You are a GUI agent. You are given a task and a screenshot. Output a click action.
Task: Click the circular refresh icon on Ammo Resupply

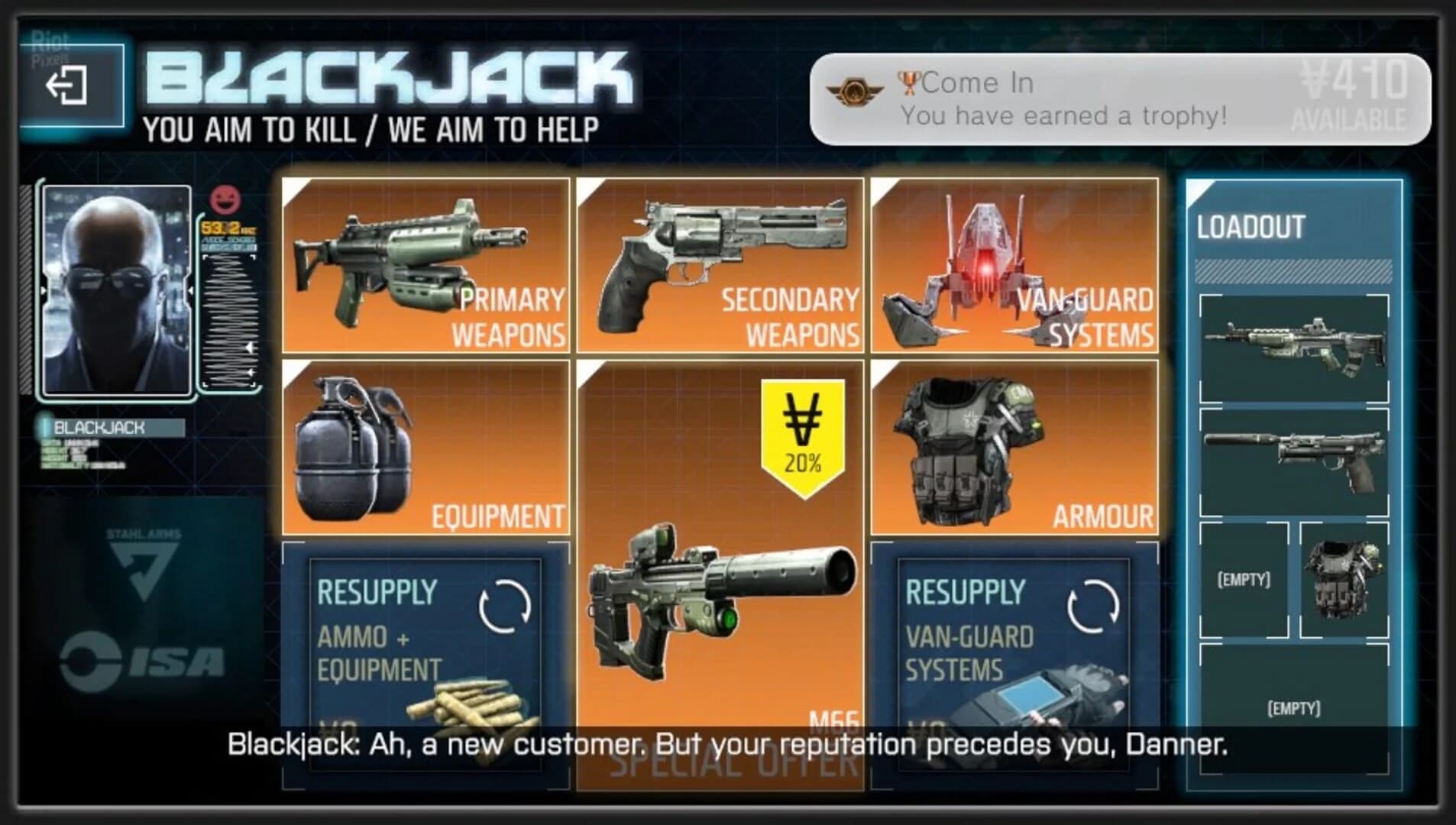coord(506,606)
